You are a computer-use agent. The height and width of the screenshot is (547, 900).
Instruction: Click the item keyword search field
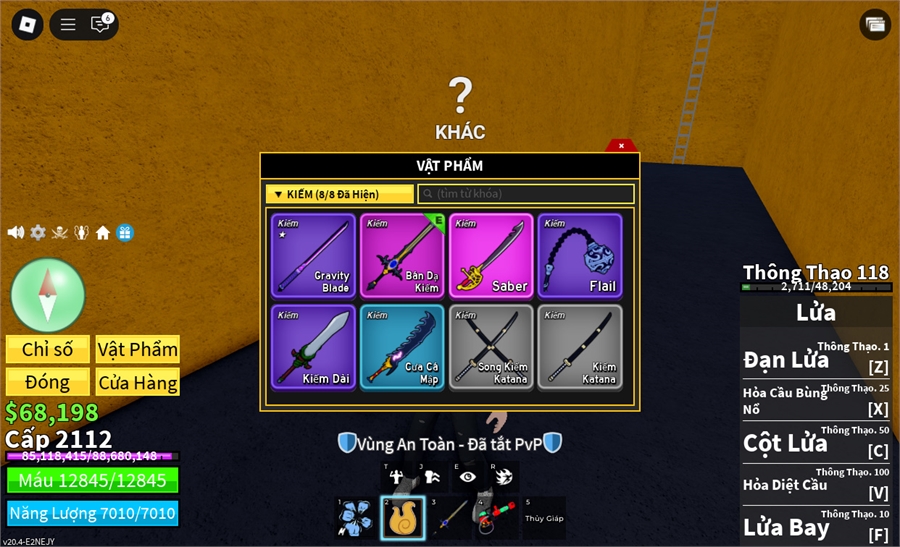[x=526, y=194]
